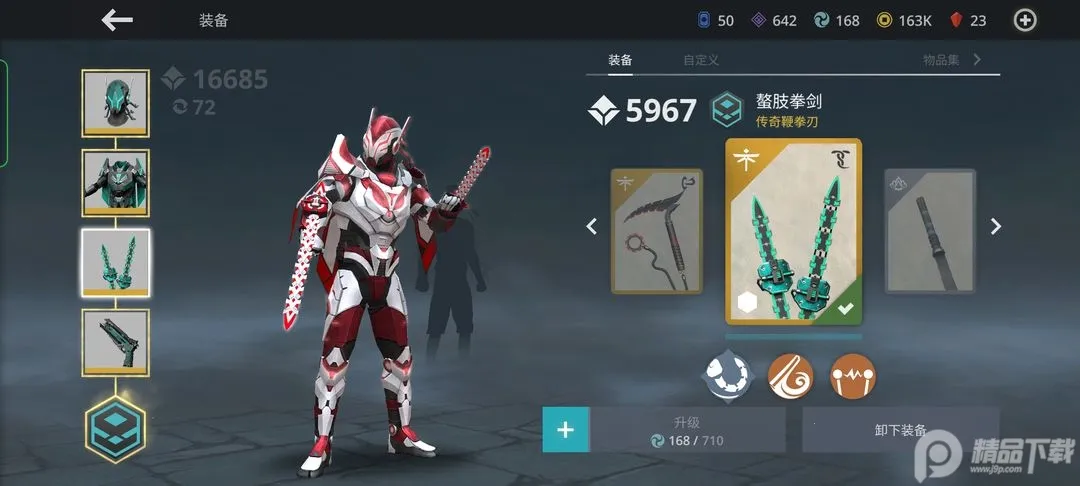Show the next weapon with right arrow

point(995,227)
